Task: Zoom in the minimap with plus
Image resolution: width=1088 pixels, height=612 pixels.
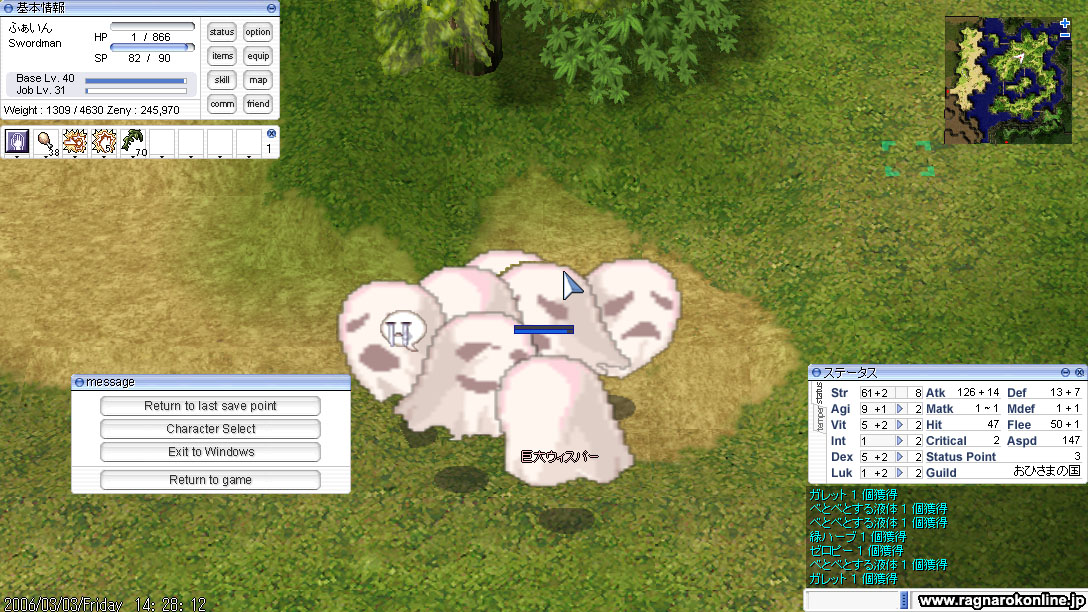Action: coord(1065,23)
